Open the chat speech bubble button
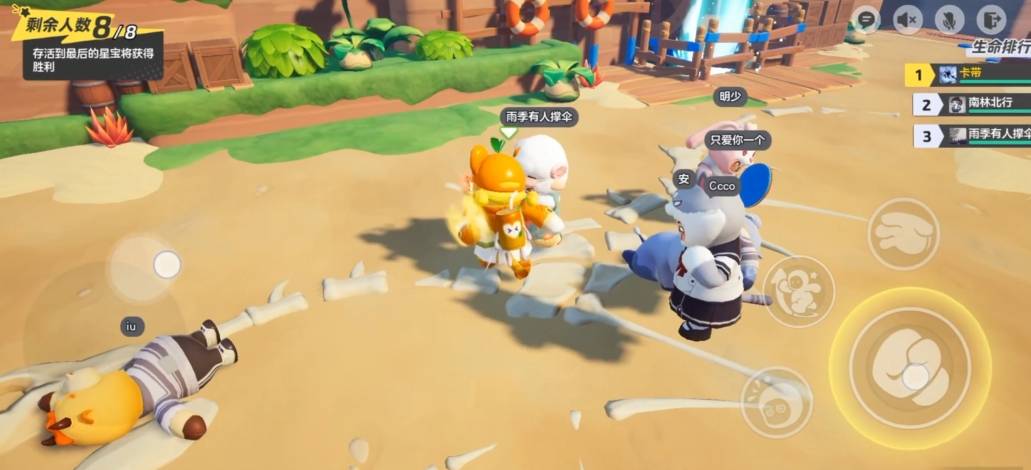1031x470 pixels. point(866,18)
